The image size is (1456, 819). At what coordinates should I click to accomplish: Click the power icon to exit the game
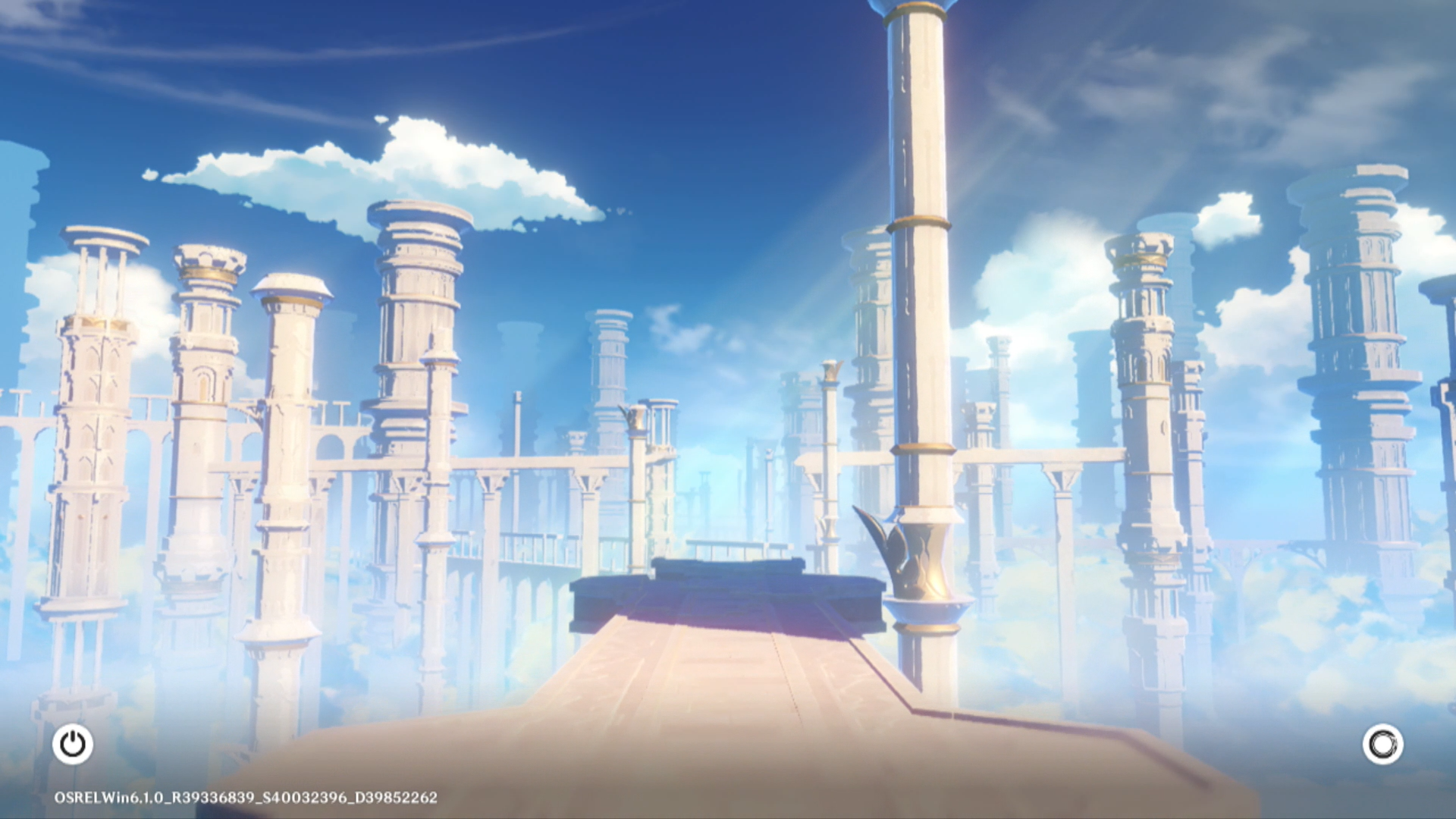pyautogui.click(x=73, y=744)
